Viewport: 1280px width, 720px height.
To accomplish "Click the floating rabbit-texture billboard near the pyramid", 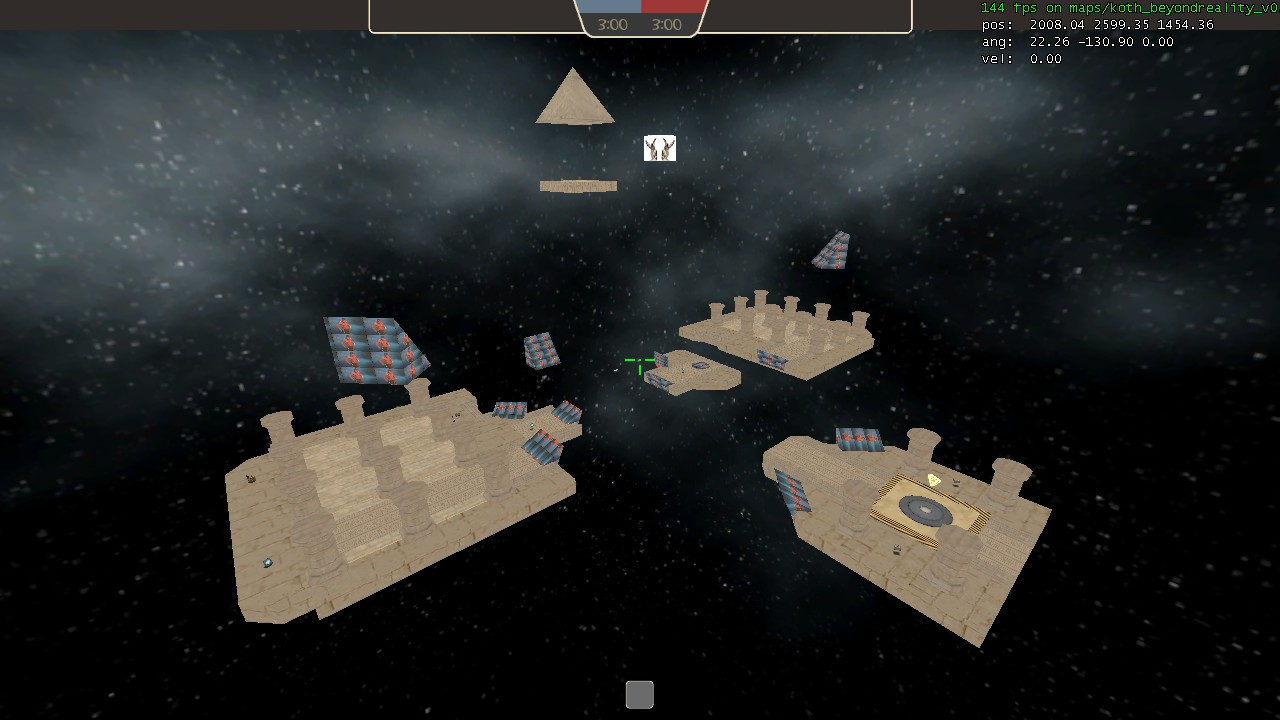I will coord(659,148).
